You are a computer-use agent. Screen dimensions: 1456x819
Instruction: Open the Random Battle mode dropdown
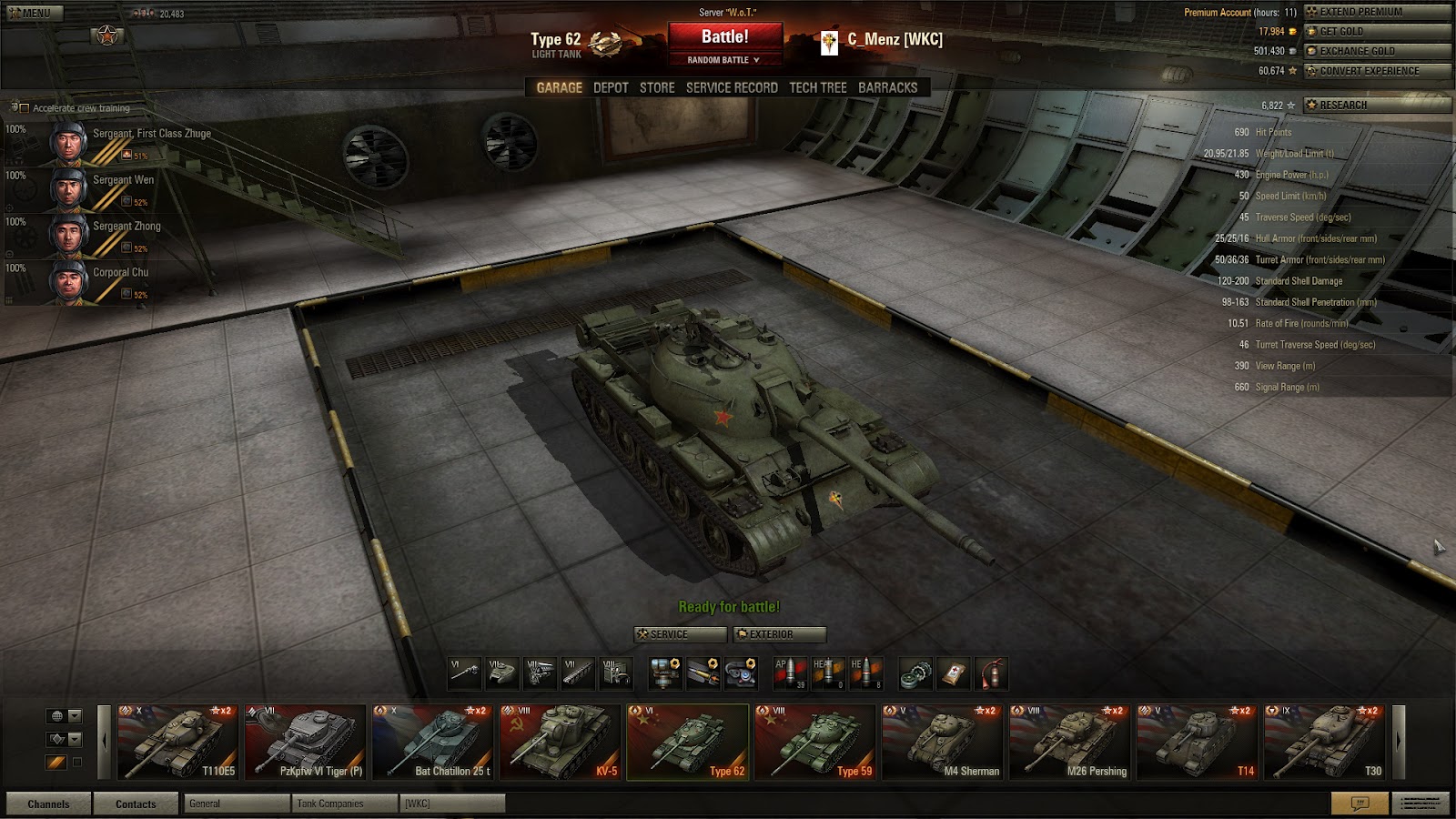pyautogui.click(x=724, y=60)
